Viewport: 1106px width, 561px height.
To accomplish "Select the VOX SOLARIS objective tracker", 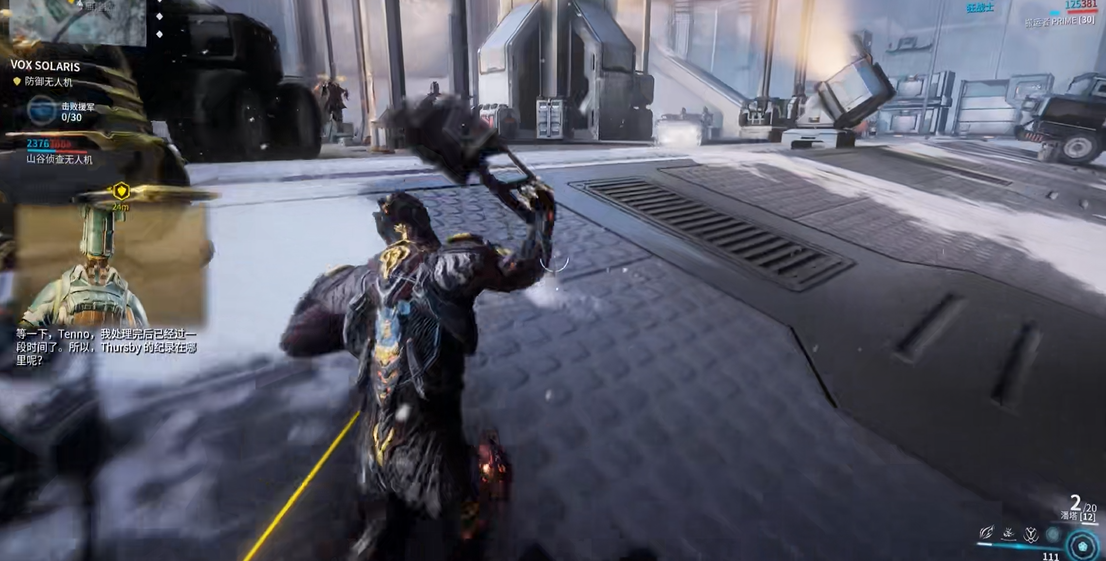I will coord(45,66).
